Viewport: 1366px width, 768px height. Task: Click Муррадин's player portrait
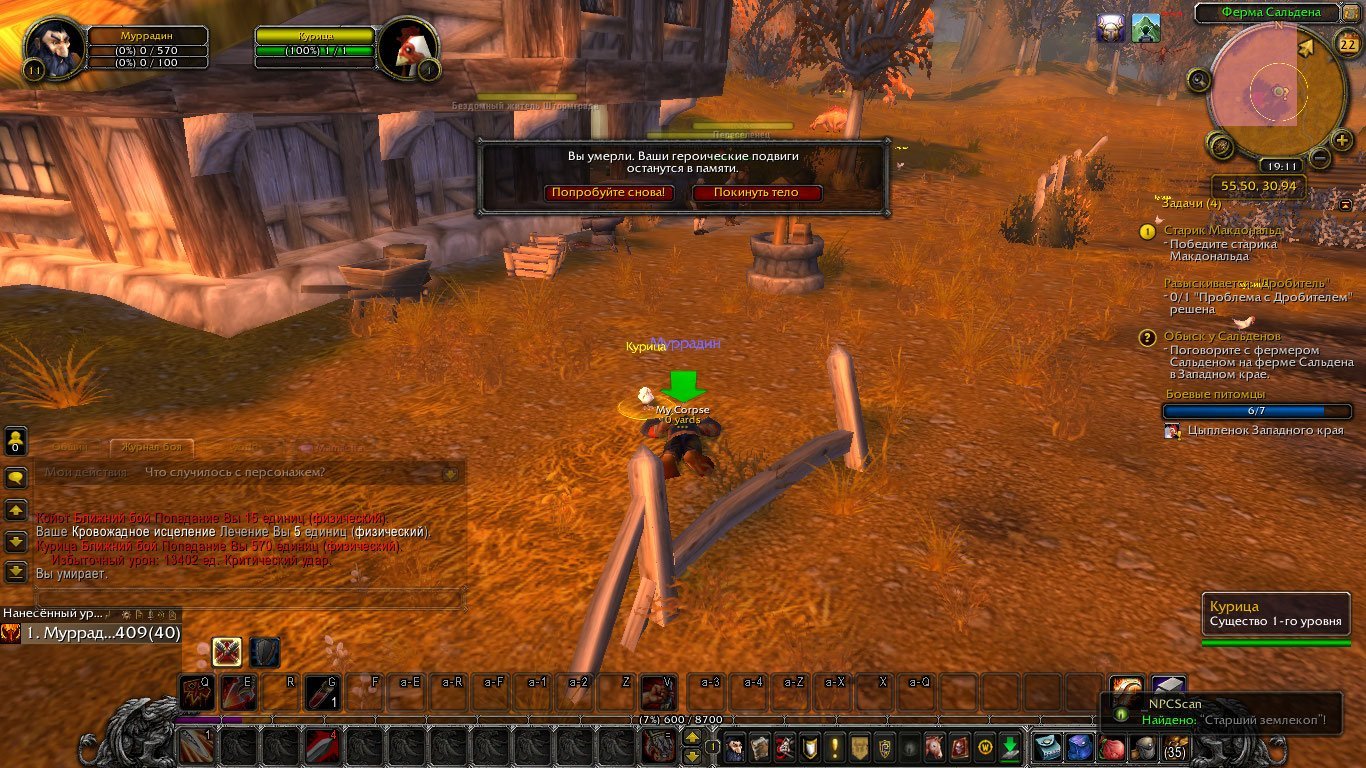click(49, 45)
